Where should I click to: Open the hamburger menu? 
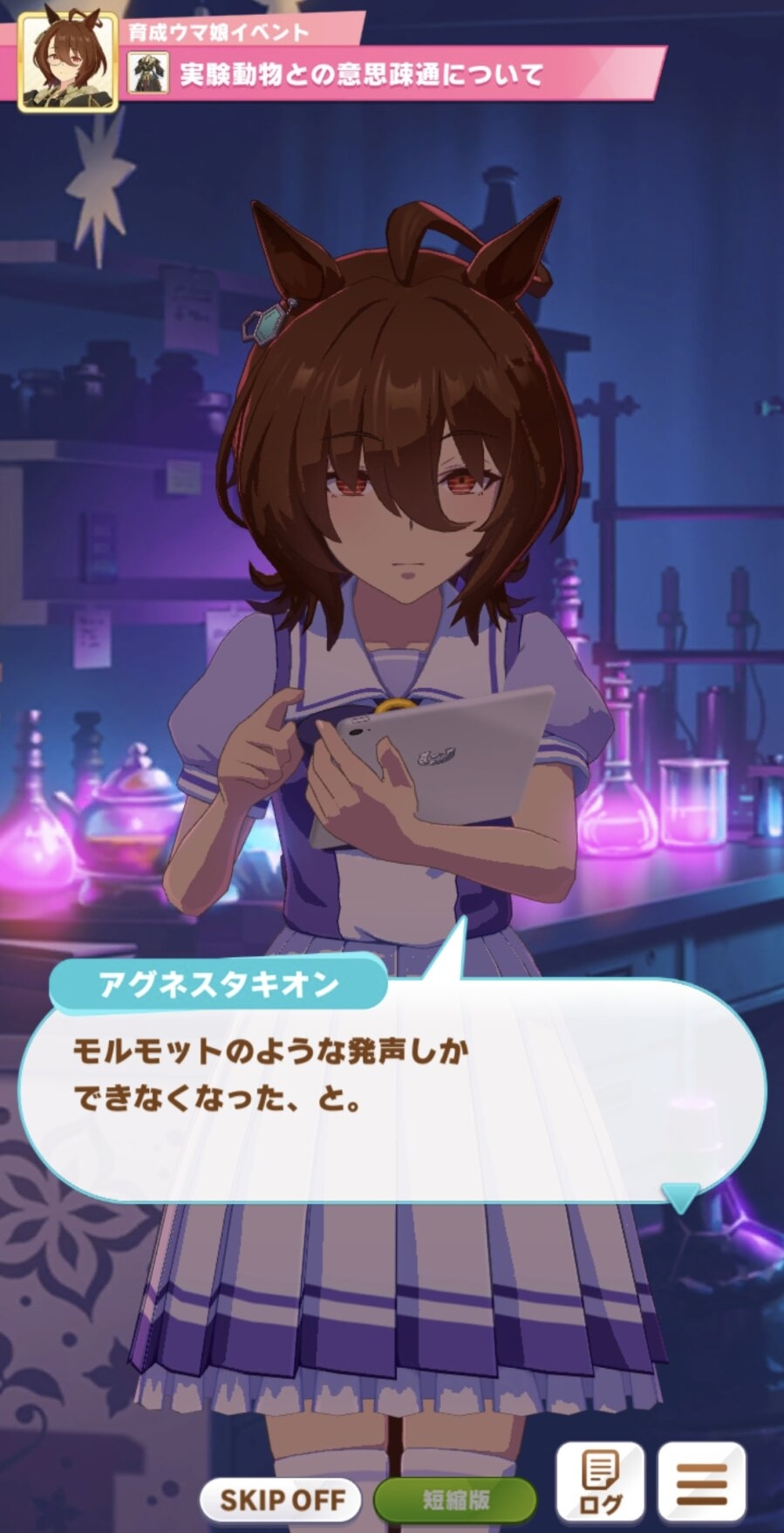tap(702, 1482)
